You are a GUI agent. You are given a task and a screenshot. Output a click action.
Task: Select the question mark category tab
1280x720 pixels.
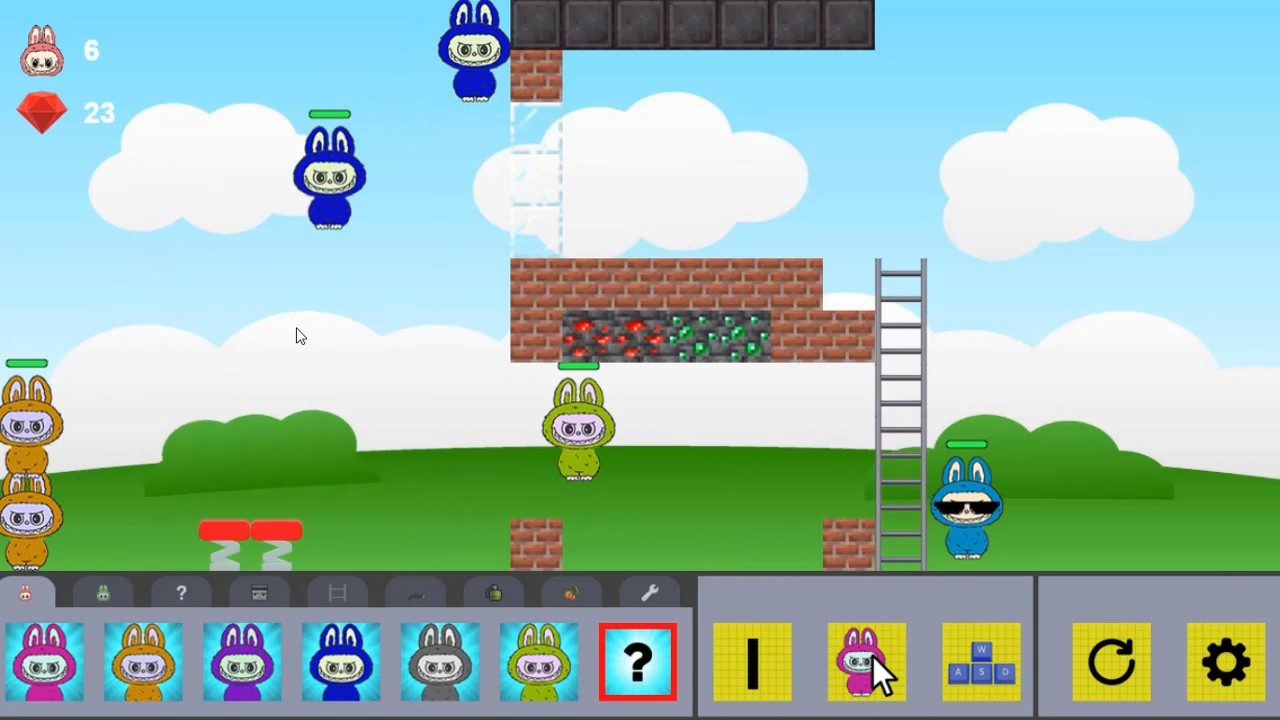pos(181,592)
